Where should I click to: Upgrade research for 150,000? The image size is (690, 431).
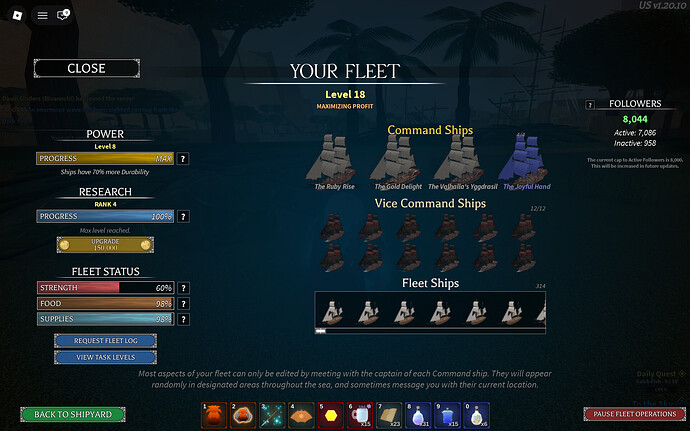click(x=104, y=245)
